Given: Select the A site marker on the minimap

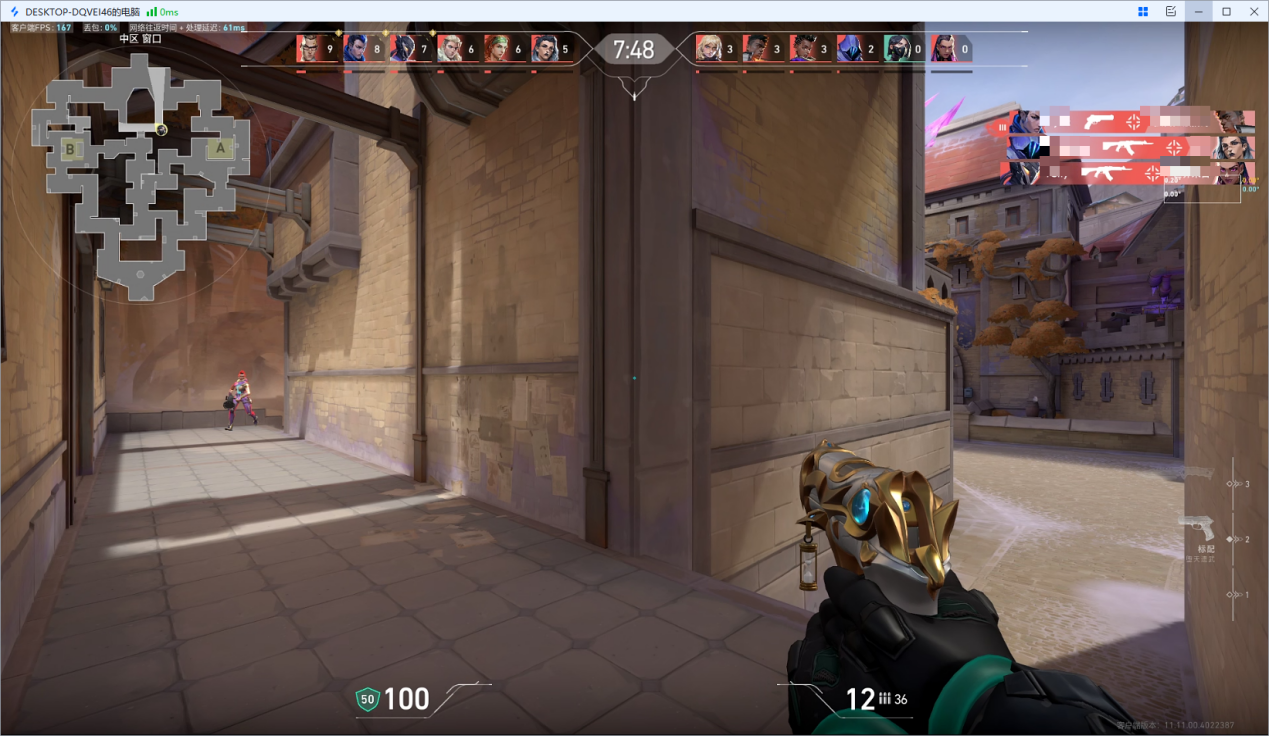Looking at the screenshot, I should click(220, 150).
